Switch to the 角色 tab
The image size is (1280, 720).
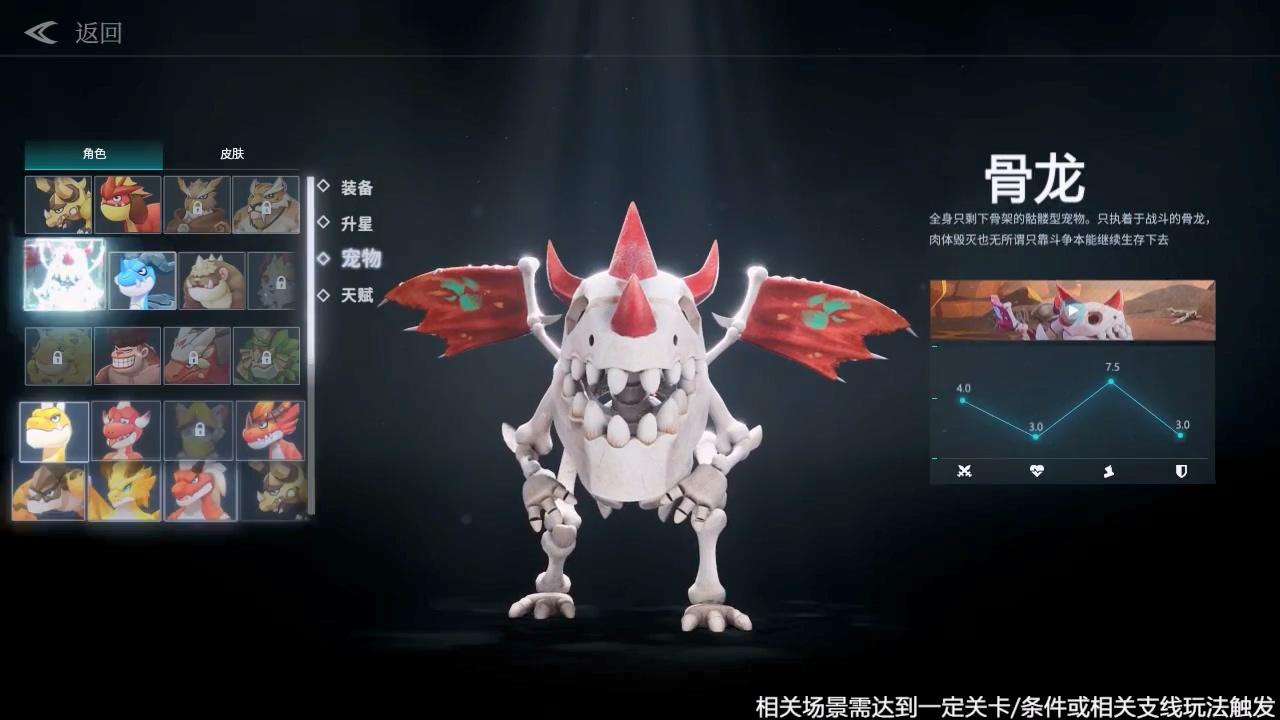coord(93,154)
